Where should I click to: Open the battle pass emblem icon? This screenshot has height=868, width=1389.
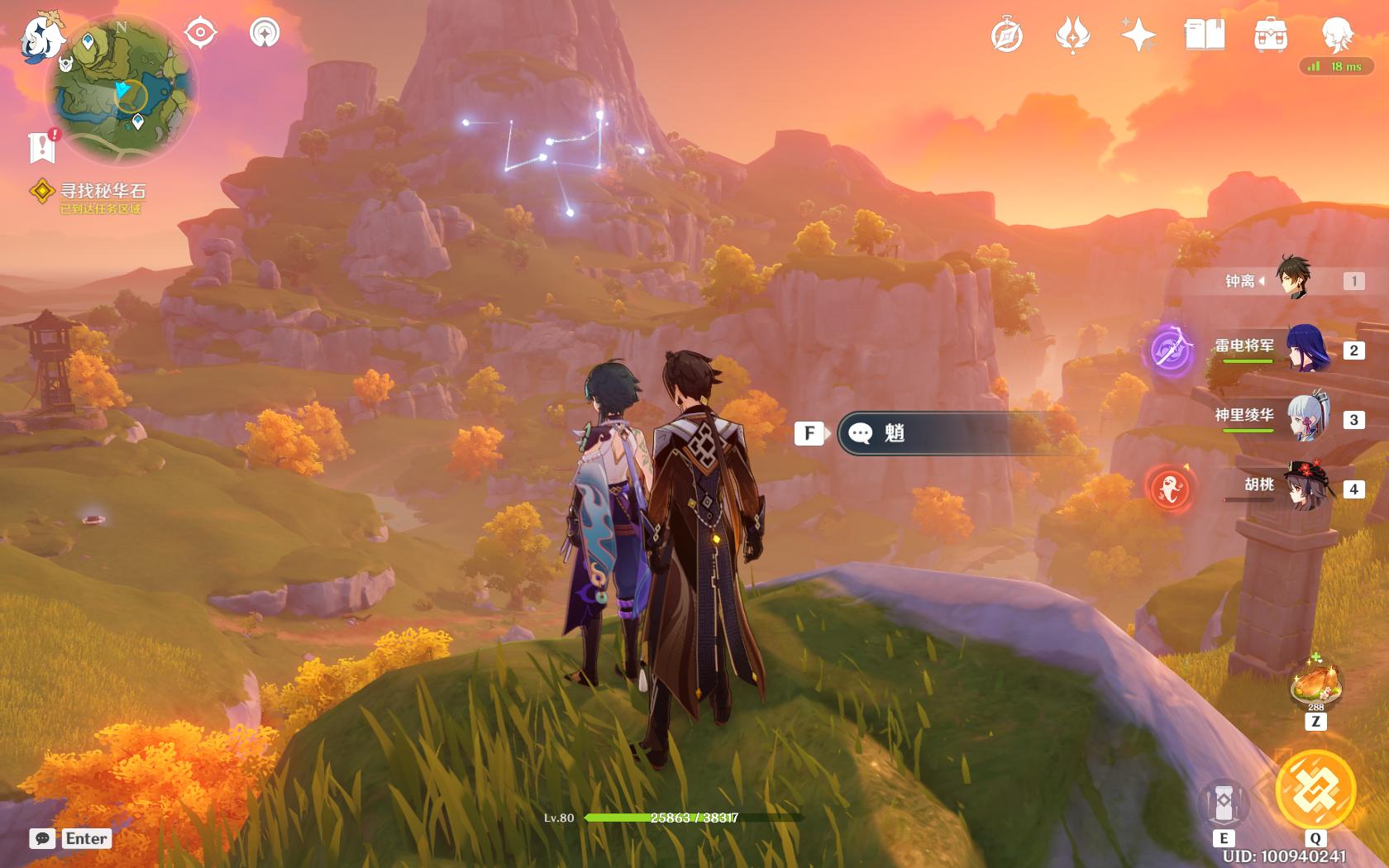pos(1072,36)
